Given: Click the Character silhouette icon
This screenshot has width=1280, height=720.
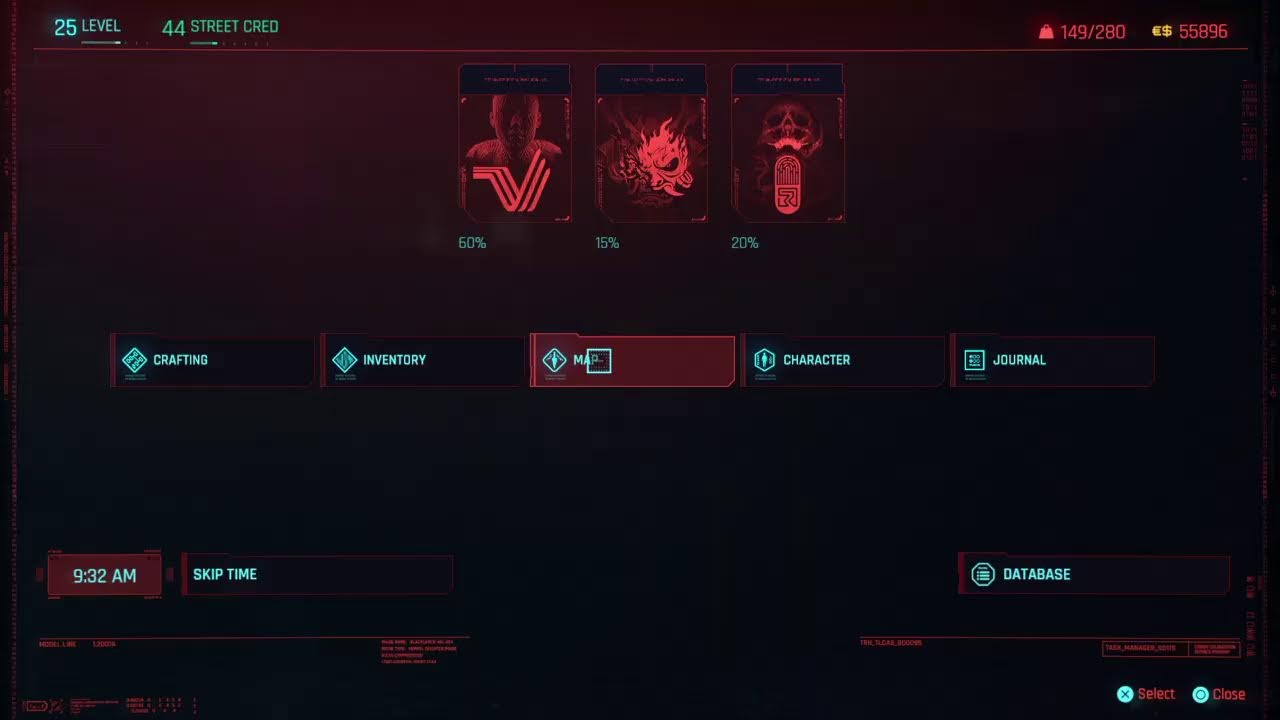Looking at the screenshot, I should click(764, 360).
